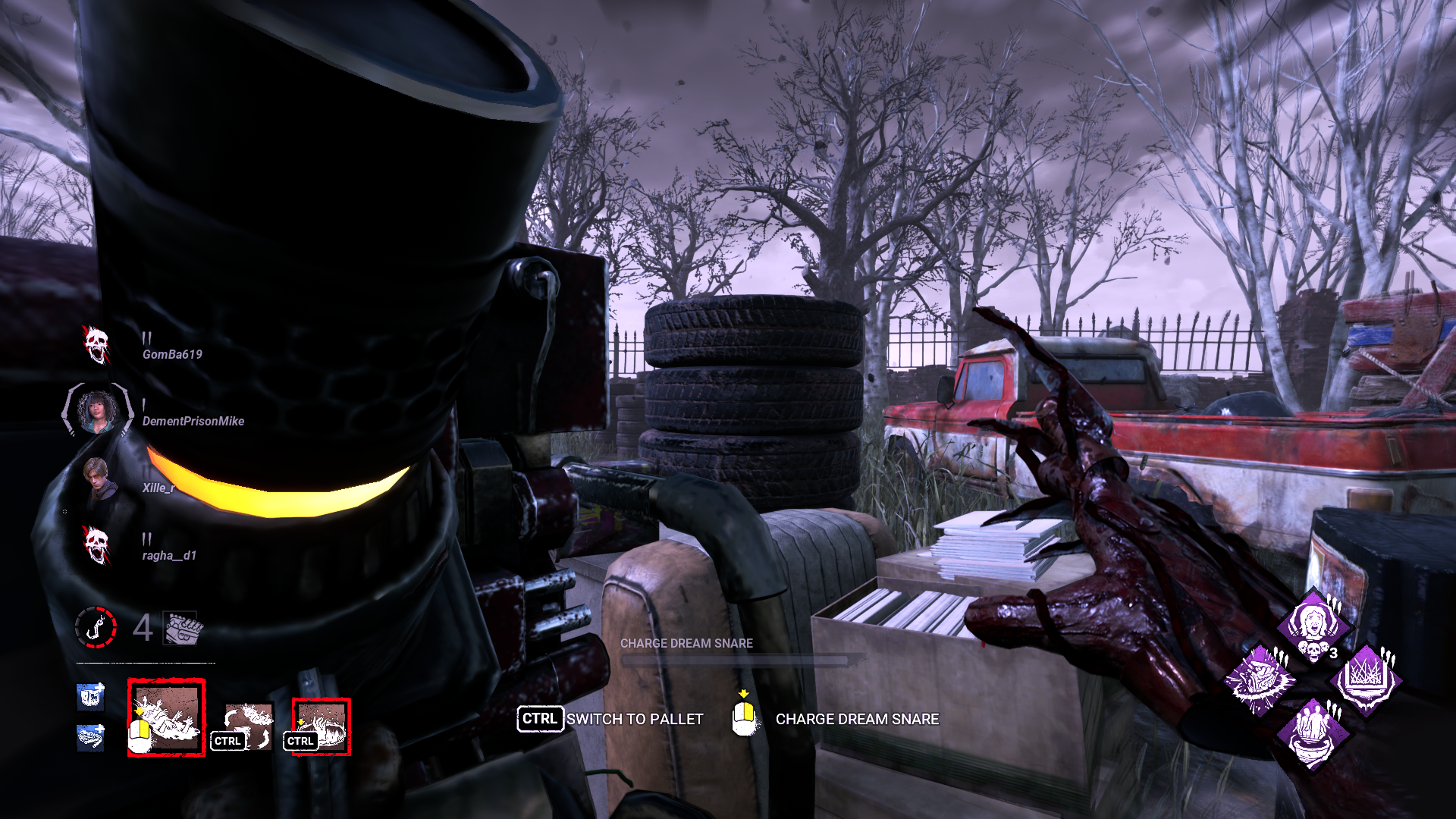Image resolution: width=1456 pixels, height=819 pixels.
Task: Click the yellow mouse-button charge prompt icon
Action: 743,718
